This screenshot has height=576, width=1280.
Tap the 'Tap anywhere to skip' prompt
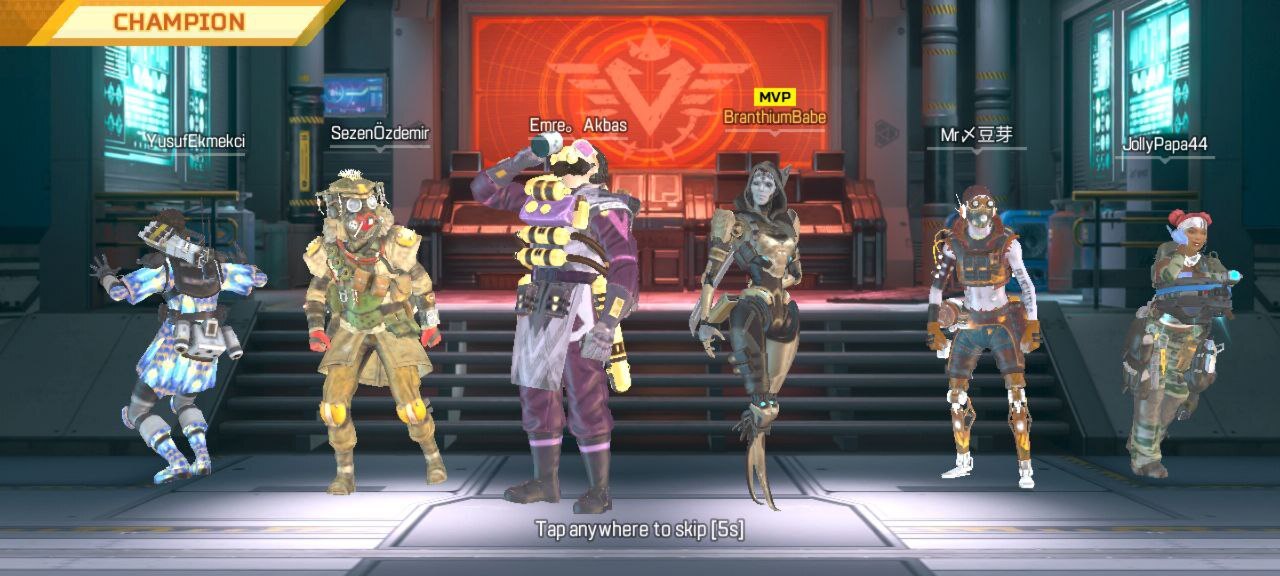pyautogui.click(x=639, y=529)
